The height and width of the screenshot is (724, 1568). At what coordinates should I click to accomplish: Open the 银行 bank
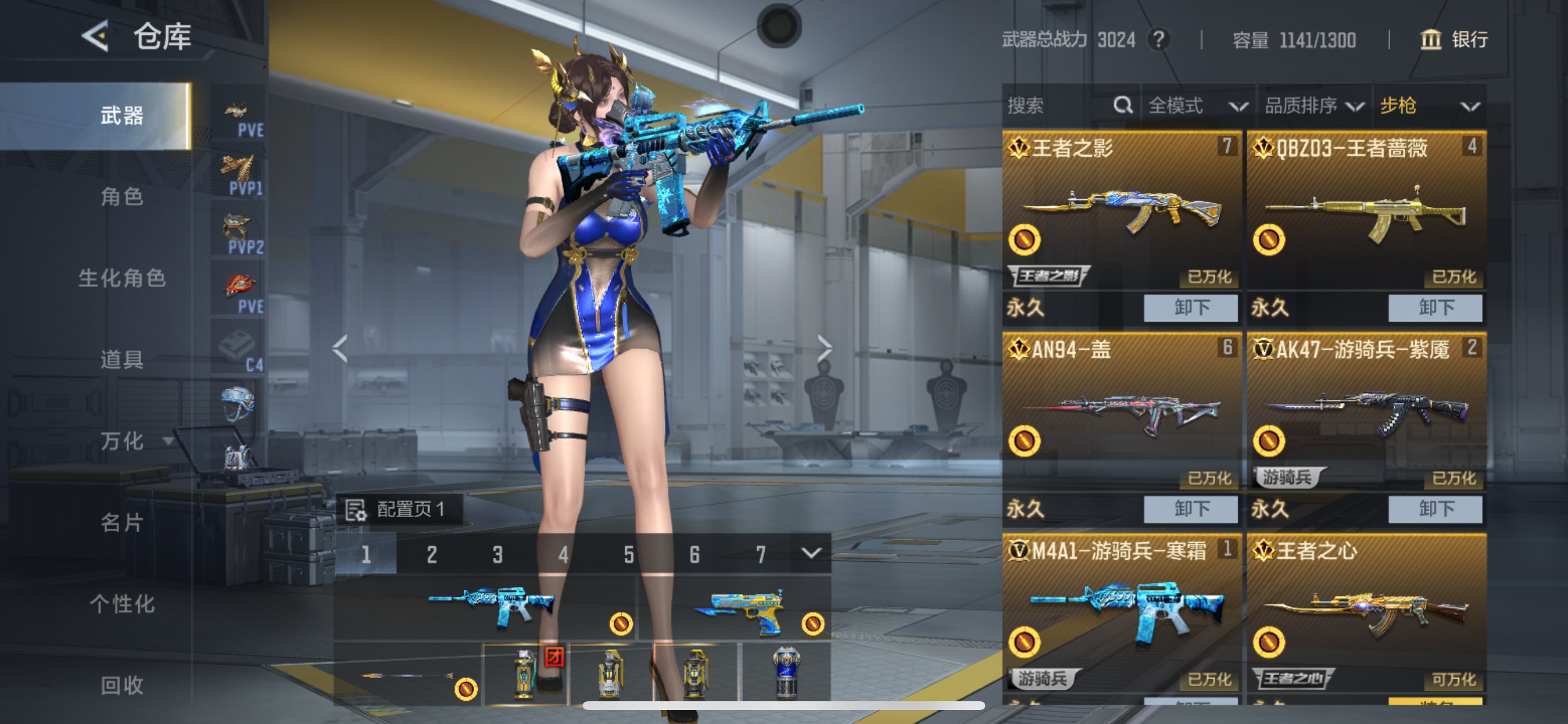point(1454,40)
